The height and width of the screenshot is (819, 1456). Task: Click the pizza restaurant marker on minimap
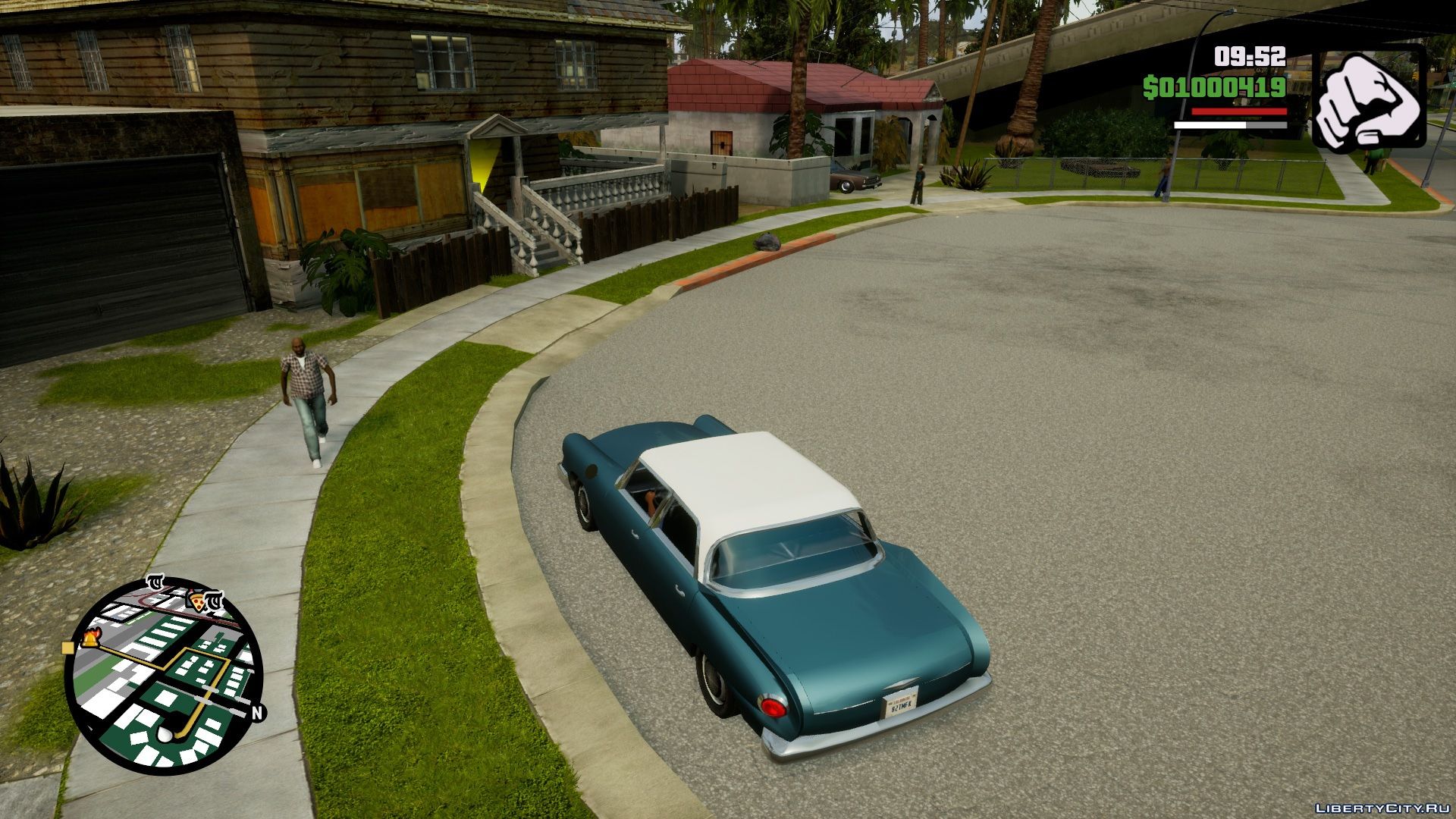(196, 603)
